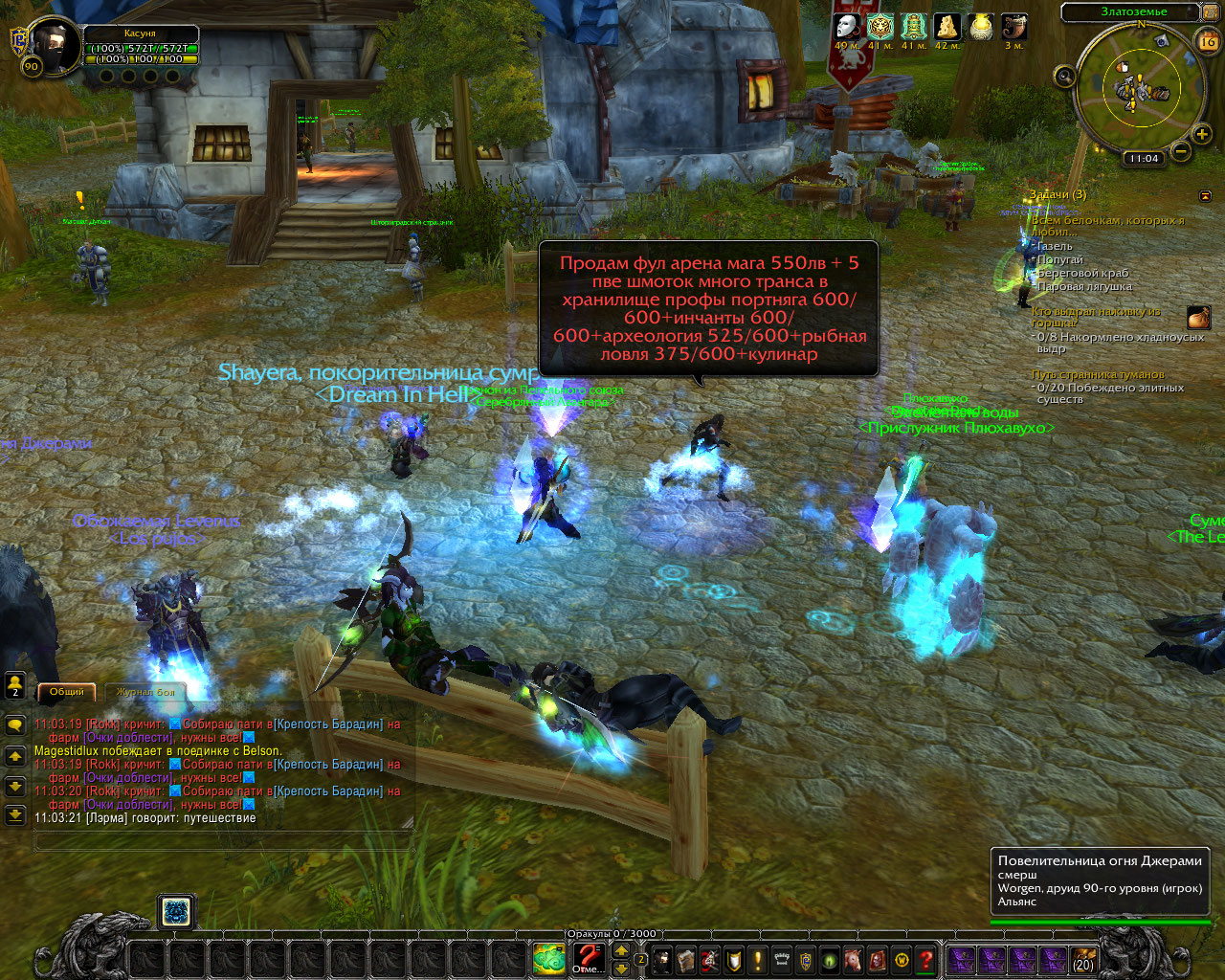Open the world map button beside Златоземье
This screenshot has width=1225, height=980.
1210,12
